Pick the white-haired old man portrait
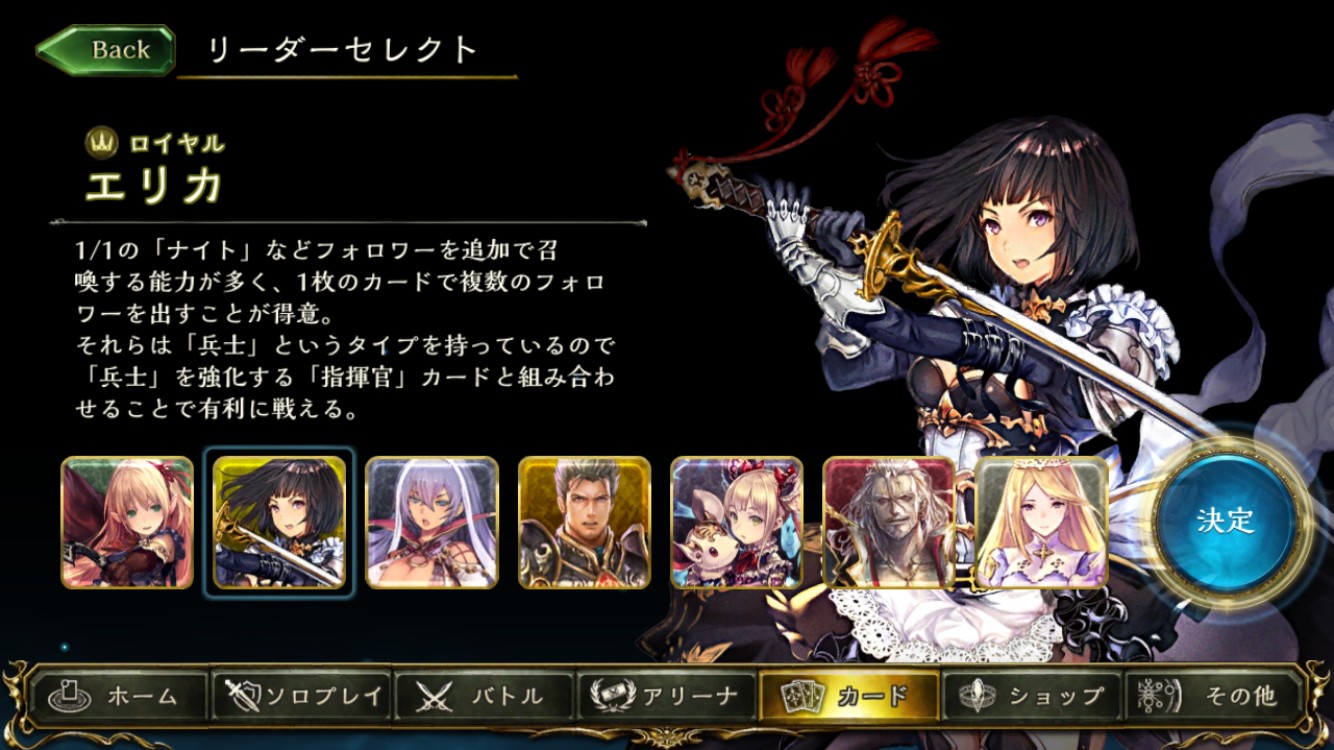This screenshot has width=1334, height=750. (x=889, y=522)
